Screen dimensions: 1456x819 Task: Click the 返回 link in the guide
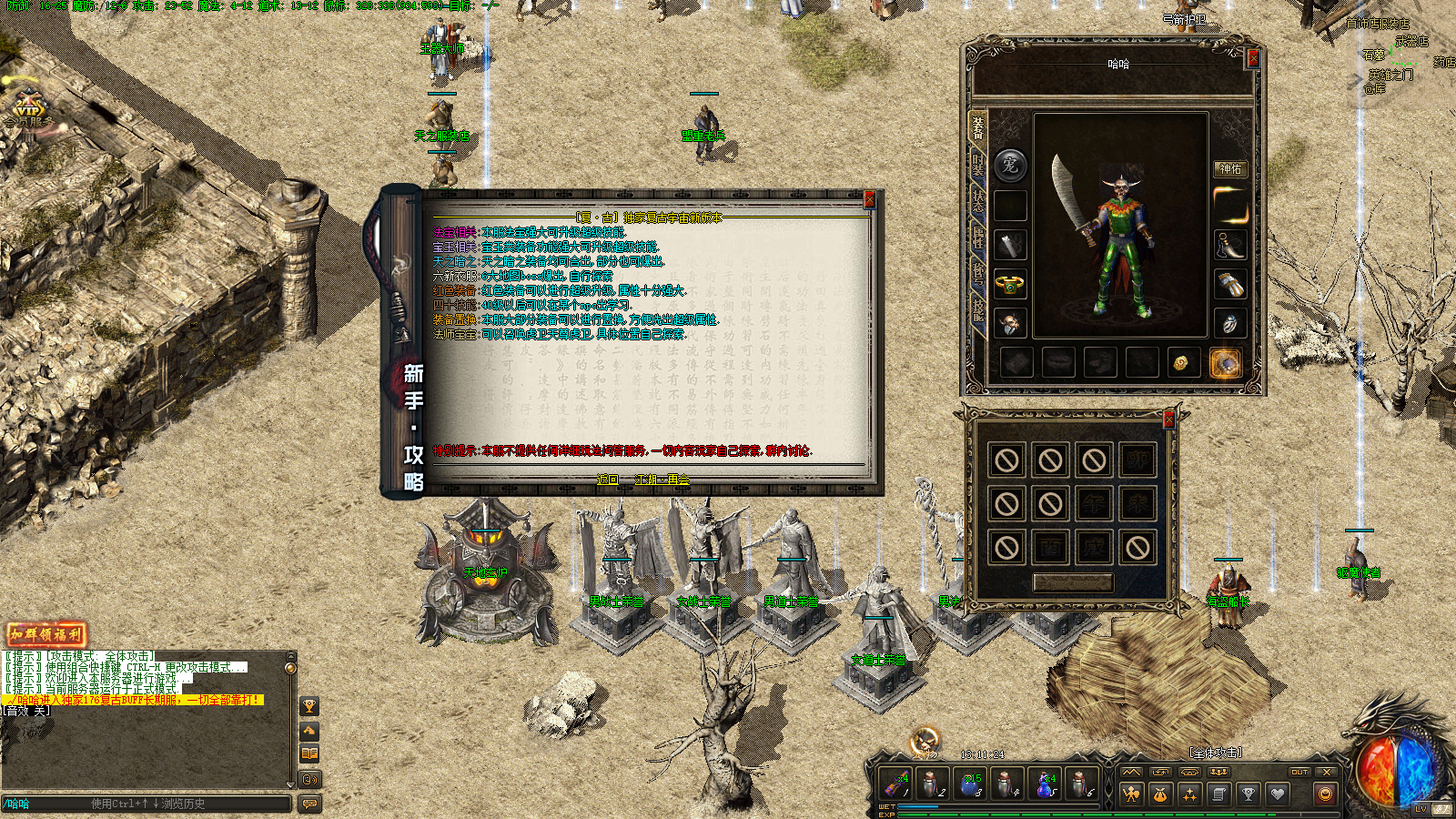point(607,480)
